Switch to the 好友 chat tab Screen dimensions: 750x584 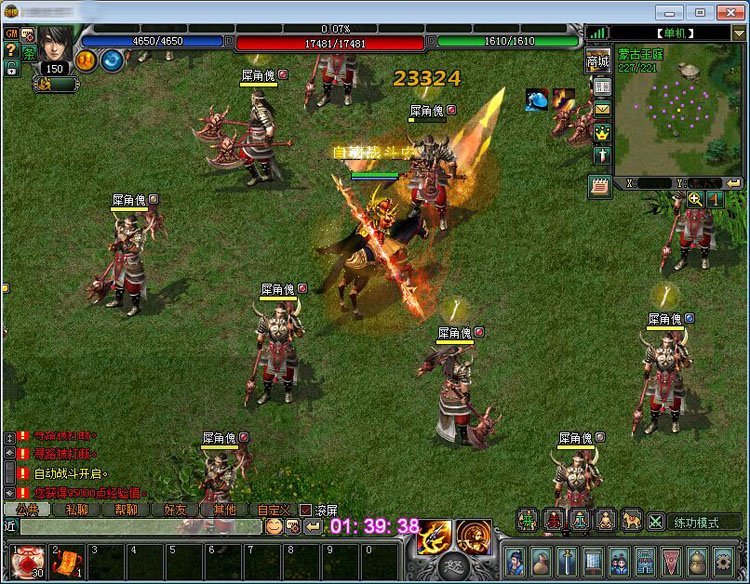[x=175, y=509]
